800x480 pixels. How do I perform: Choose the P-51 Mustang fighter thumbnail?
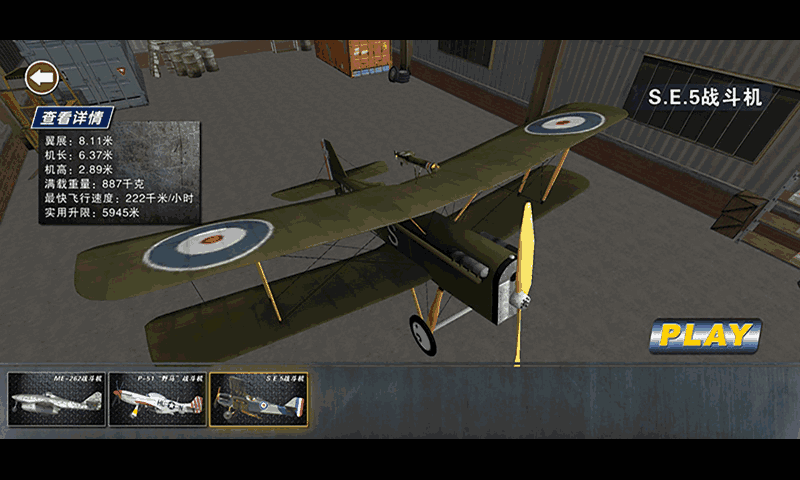pyautogui.click(x=157, y=400)
